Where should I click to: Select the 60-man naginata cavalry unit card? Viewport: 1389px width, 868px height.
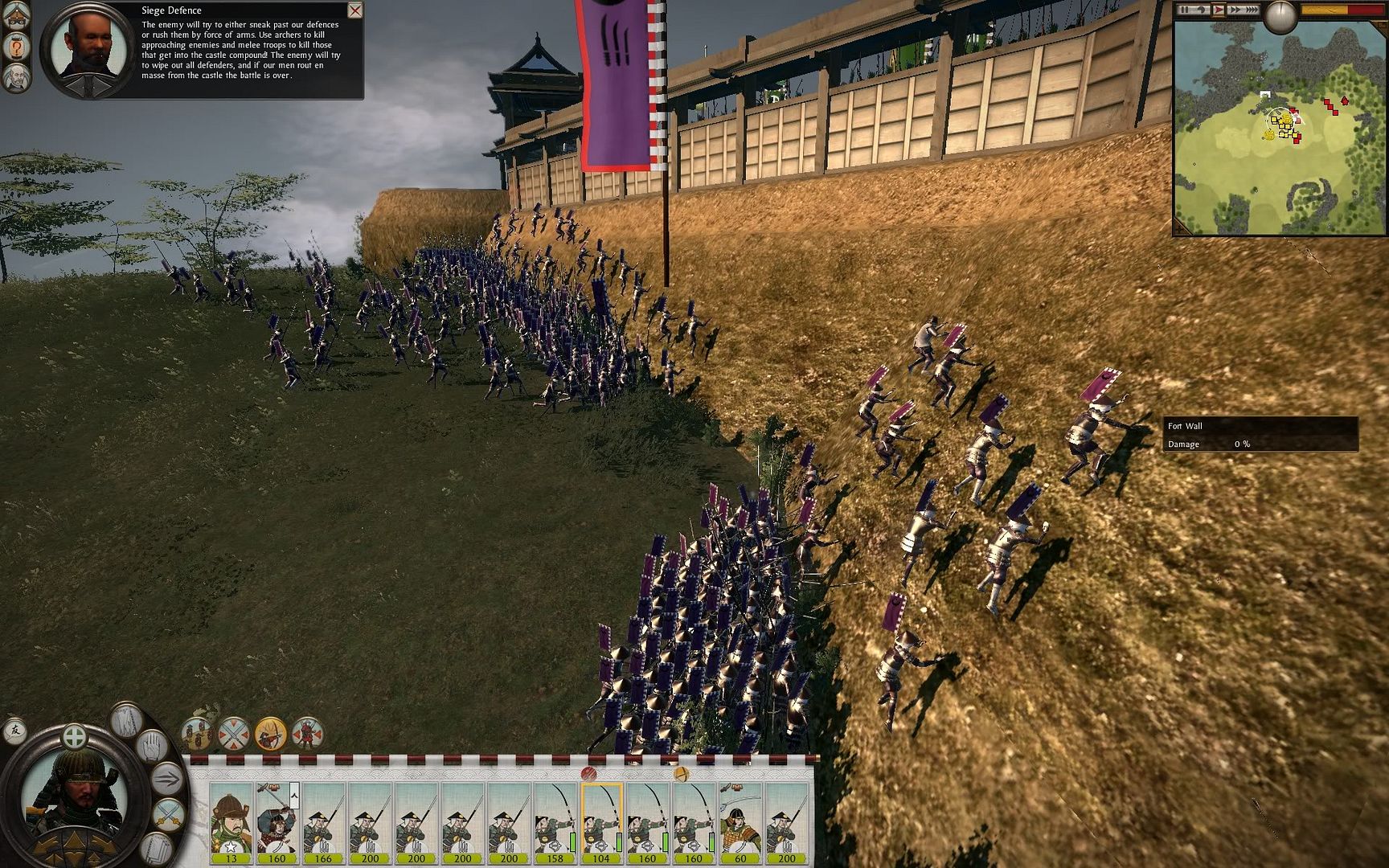coord(740,821)
